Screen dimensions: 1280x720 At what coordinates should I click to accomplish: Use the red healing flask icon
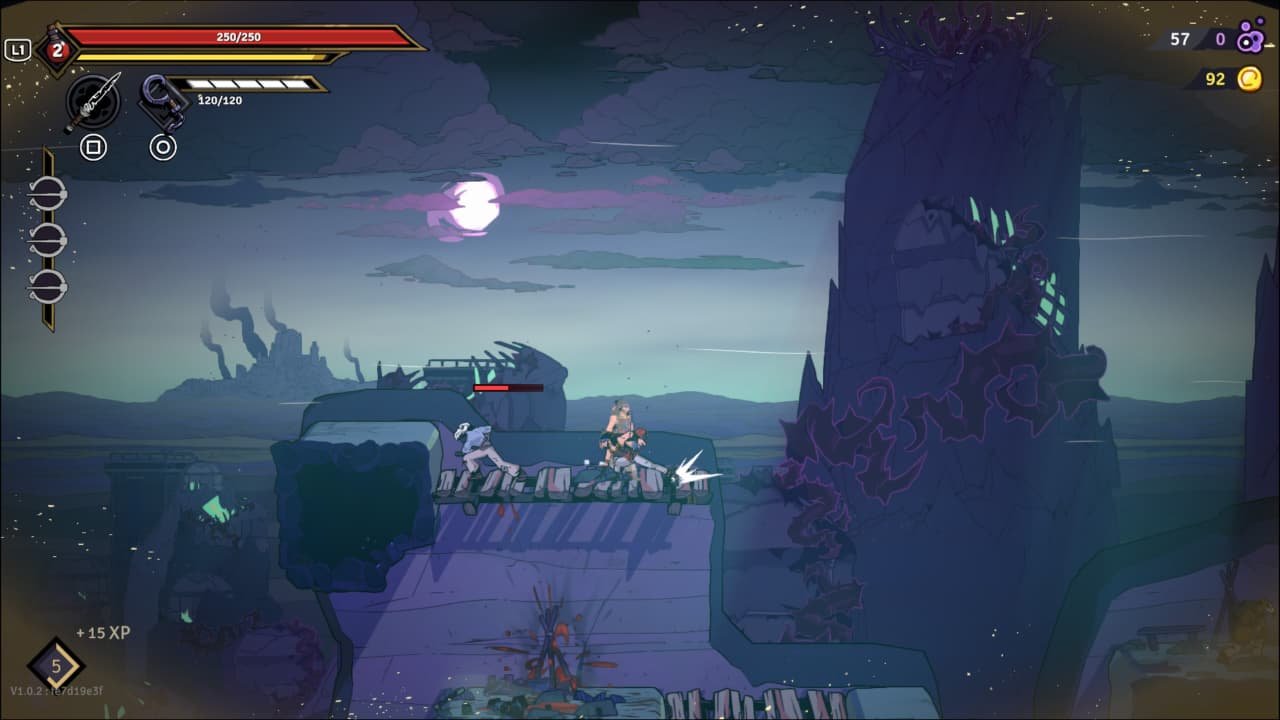(x=57, y=50)
